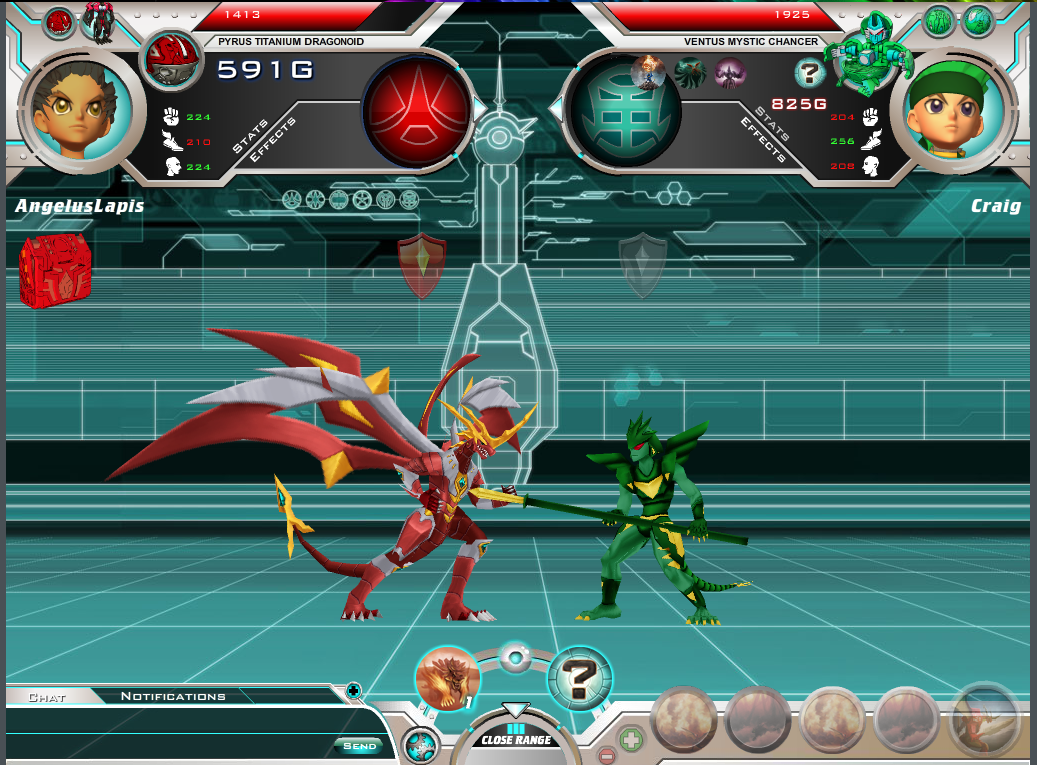Click the round button beside the chat panel
Viewport: 1037px width, 765px height.
(x=421, y=746)
